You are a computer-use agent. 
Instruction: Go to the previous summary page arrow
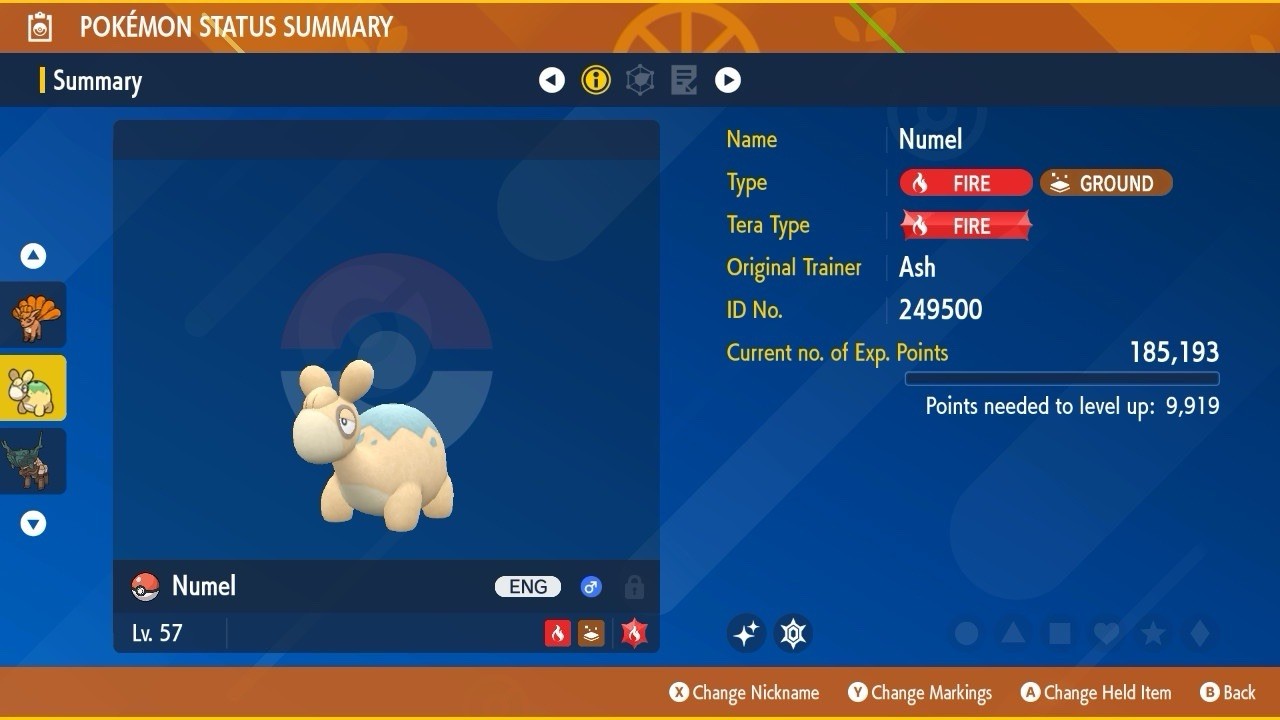552,80
